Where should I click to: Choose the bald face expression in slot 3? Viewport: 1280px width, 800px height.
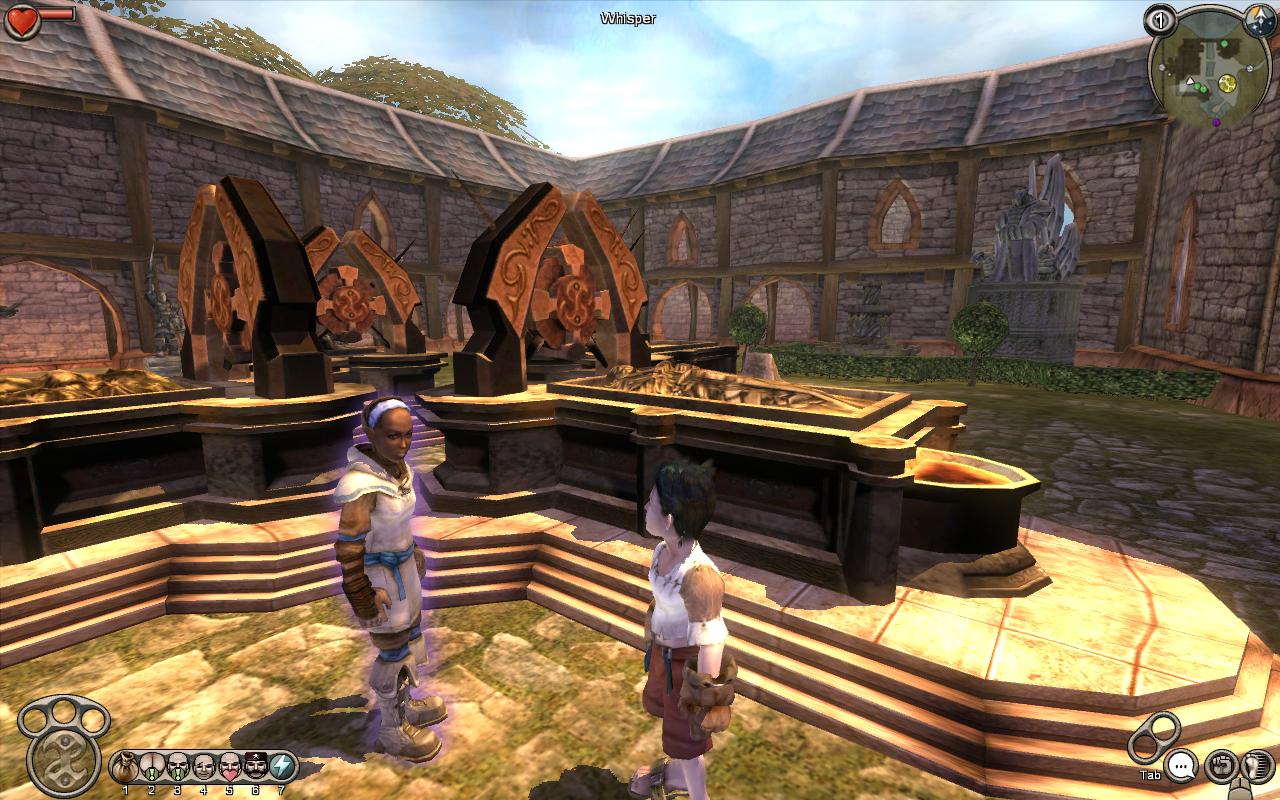pos(178,767)
